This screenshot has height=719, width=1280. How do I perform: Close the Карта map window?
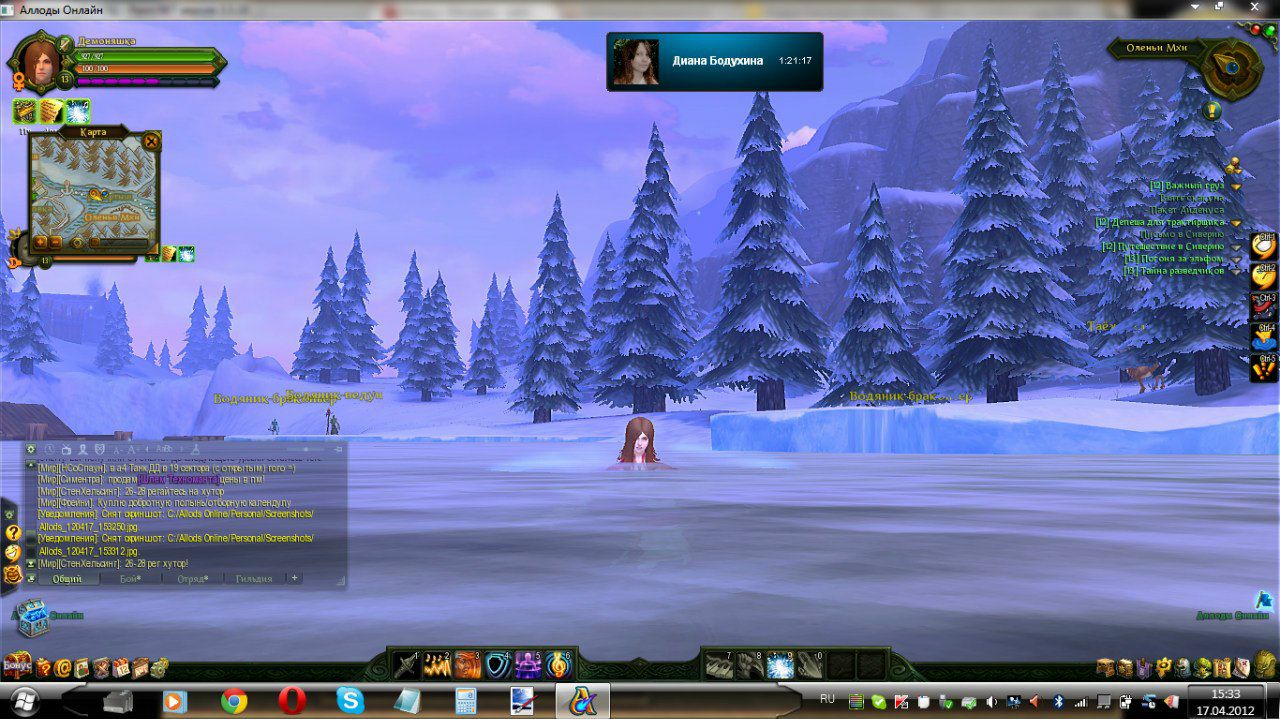pos(151,141)
